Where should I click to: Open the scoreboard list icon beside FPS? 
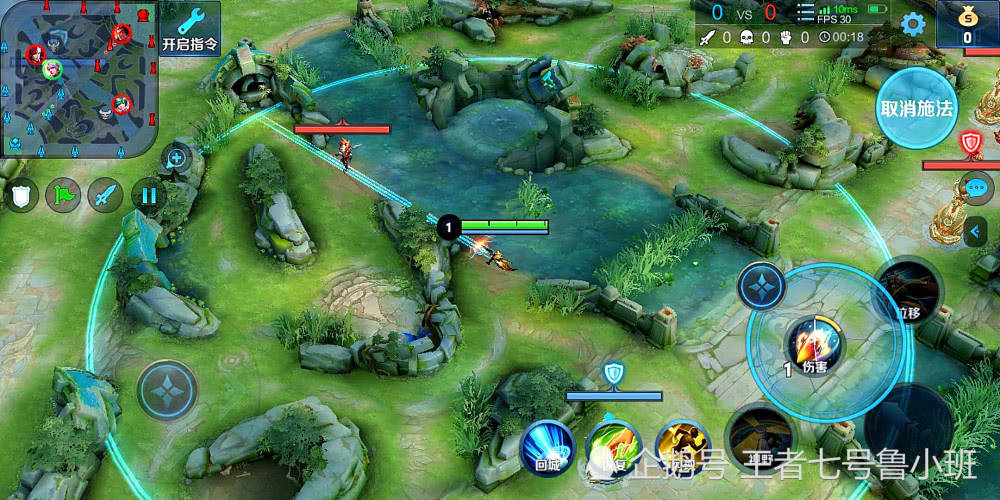click(805, 13)
